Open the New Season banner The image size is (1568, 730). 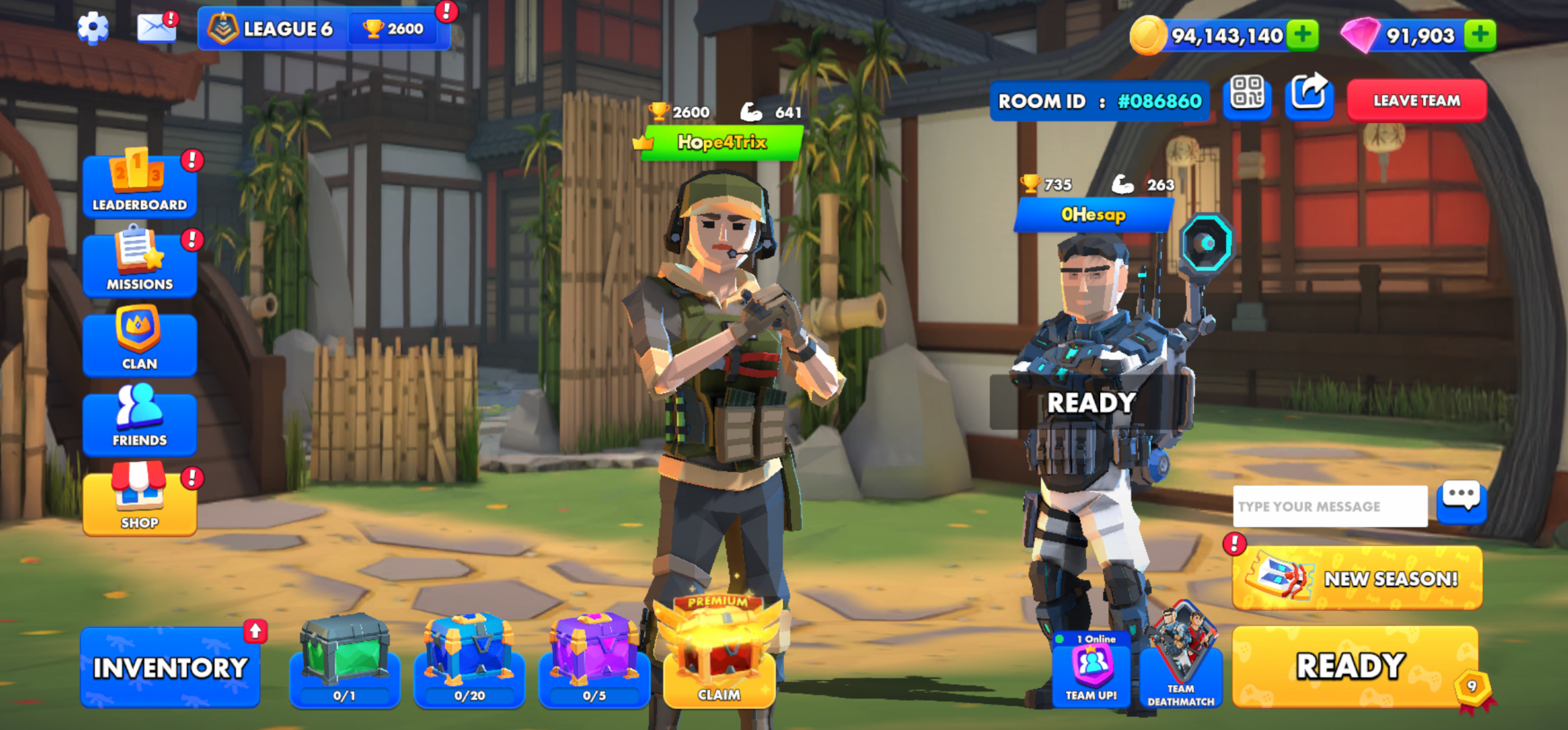pos(1357,578)
